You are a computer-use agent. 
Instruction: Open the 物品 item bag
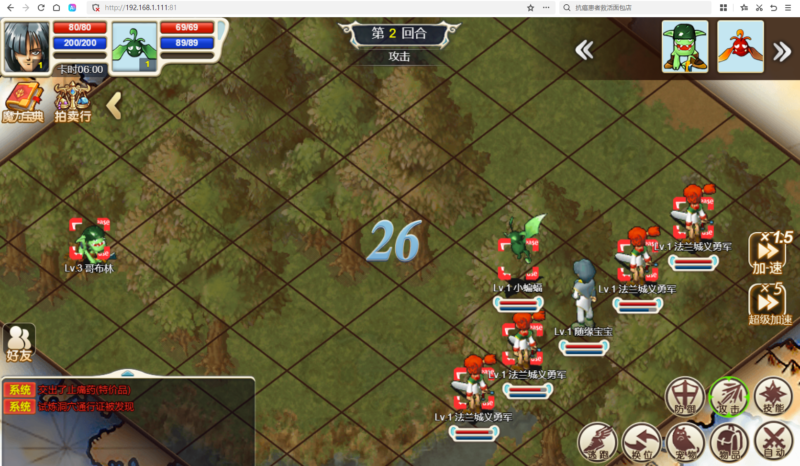[729, 441]
